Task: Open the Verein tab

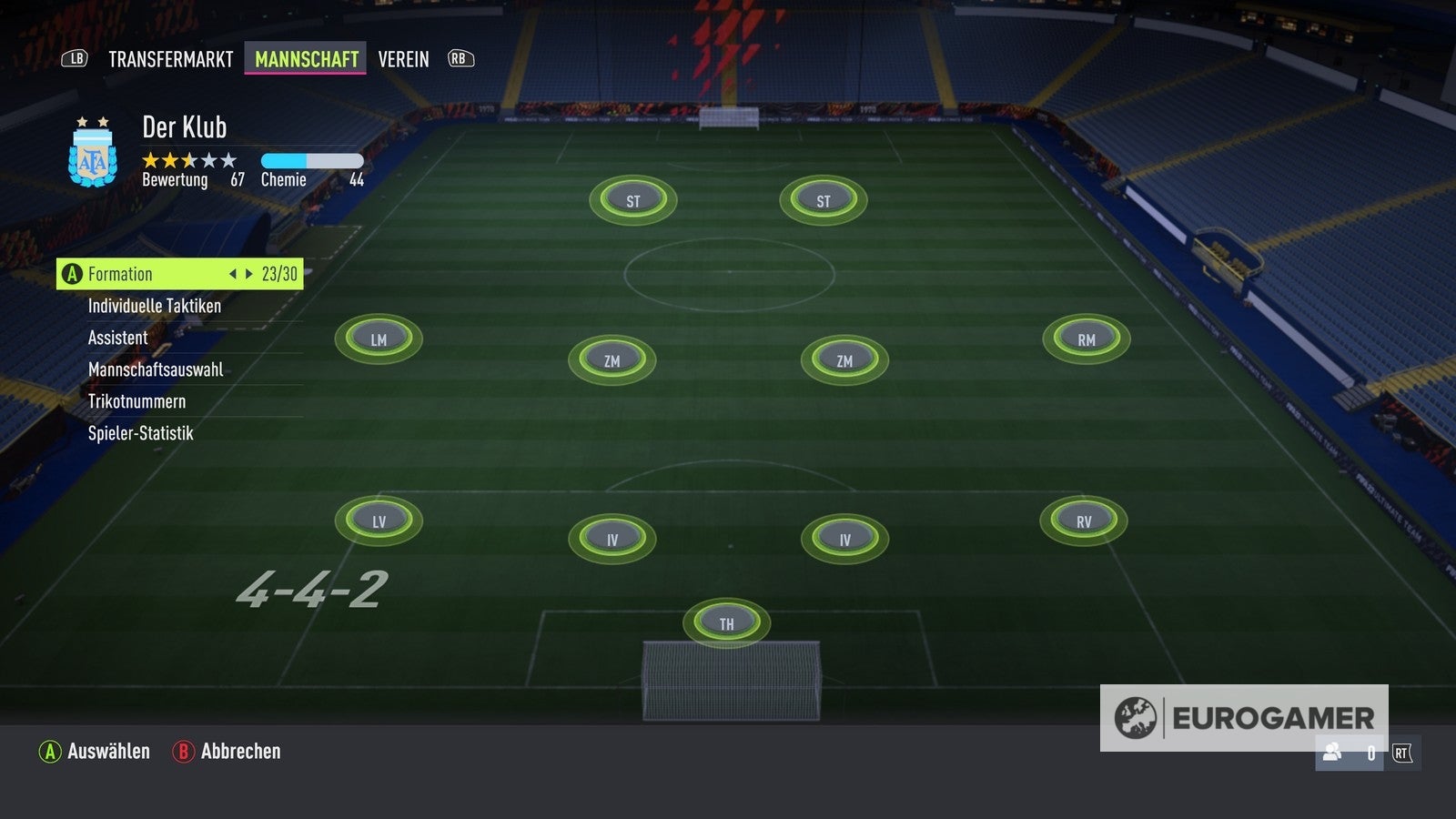Action: [x=403, y=59]
